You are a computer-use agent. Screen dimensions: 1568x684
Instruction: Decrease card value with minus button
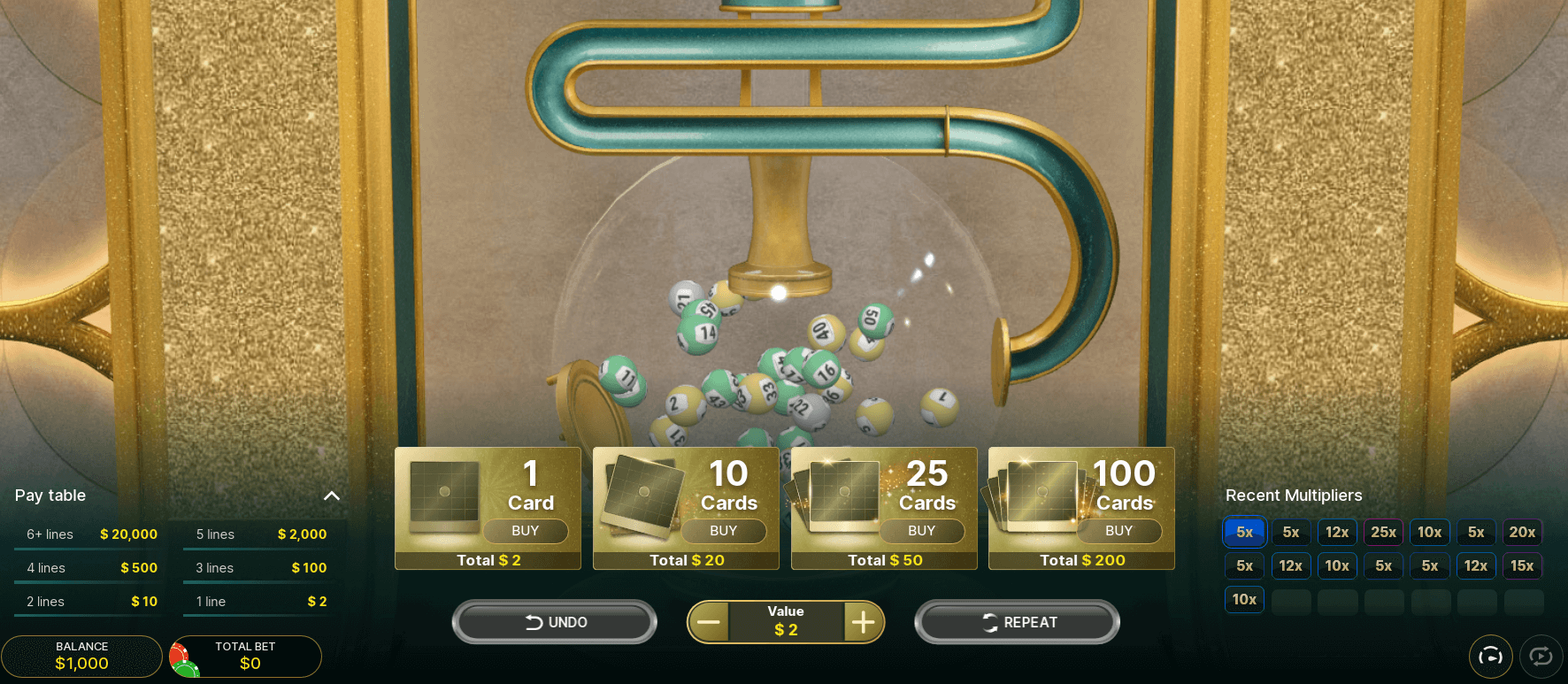point(709,622)
